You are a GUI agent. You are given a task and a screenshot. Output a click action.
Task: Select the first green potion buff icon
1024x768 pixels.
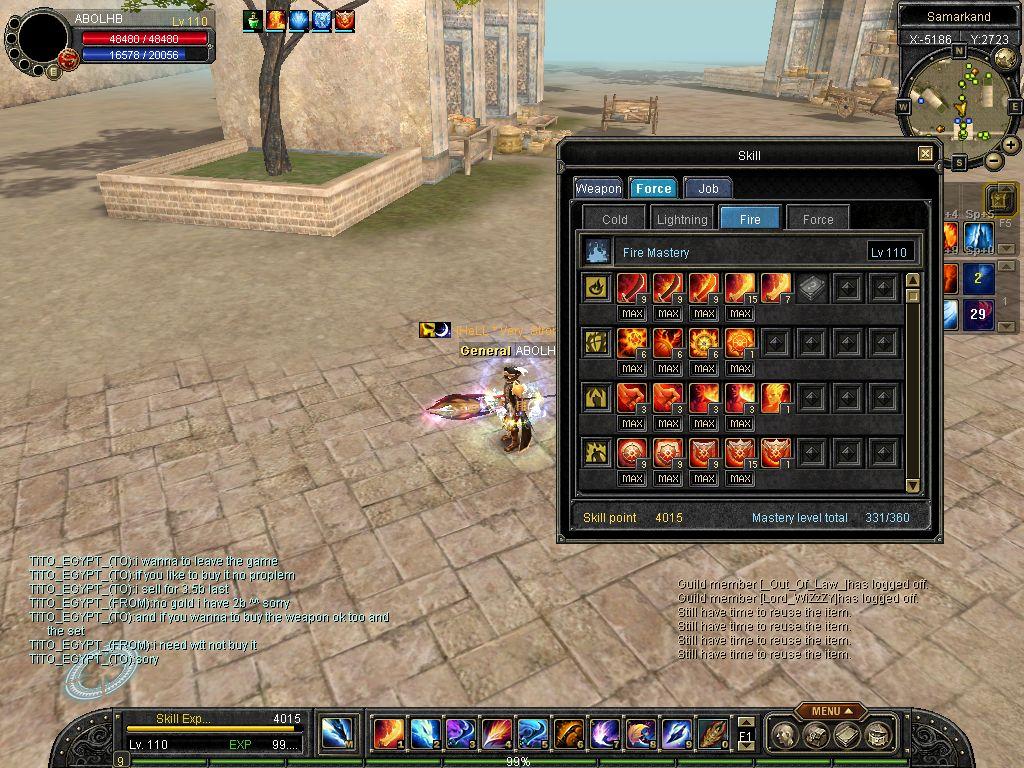tap(254, 20)
